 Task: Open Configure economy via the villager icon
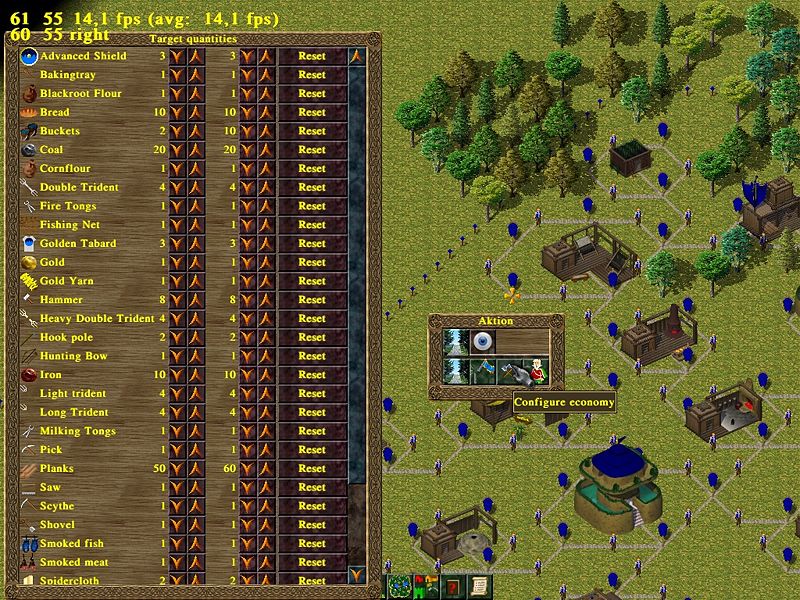538,371
